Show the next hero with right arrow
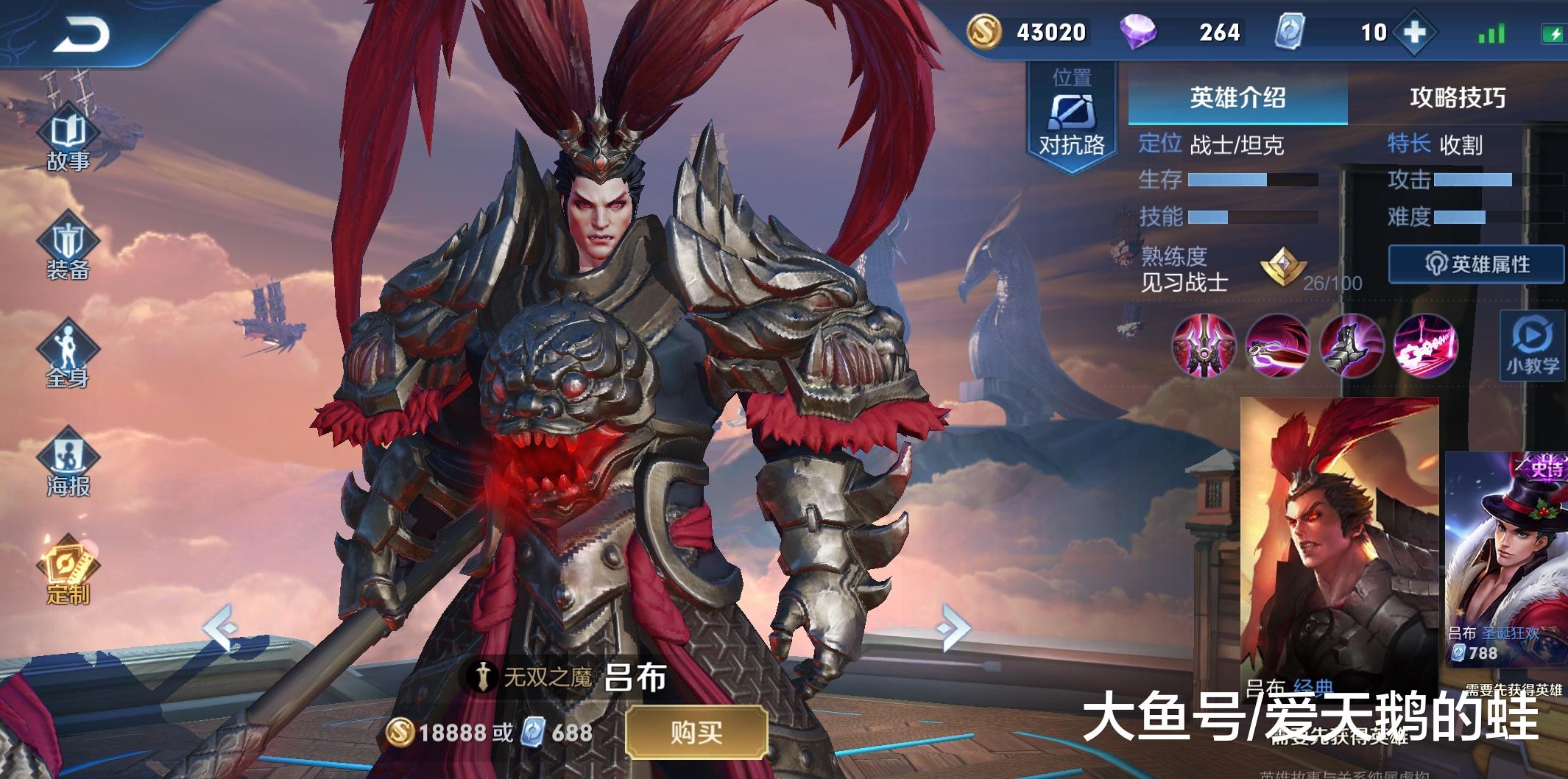The width and height of the screenshot is (1568, 779). coord(953,628)
